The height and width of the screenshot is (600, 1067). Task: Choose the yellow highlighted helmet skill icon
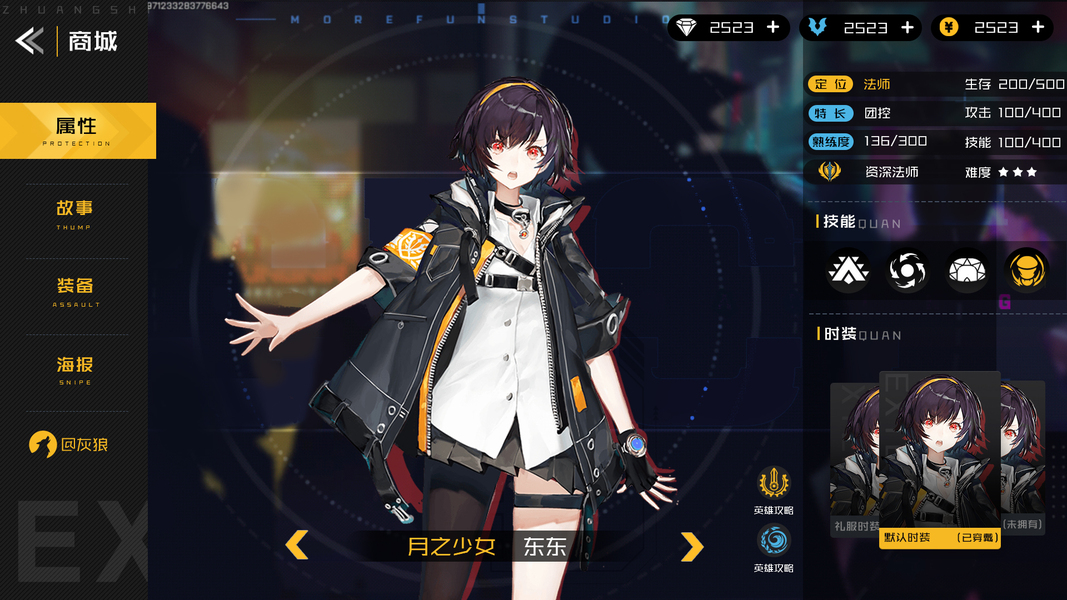coord(1026,270)
